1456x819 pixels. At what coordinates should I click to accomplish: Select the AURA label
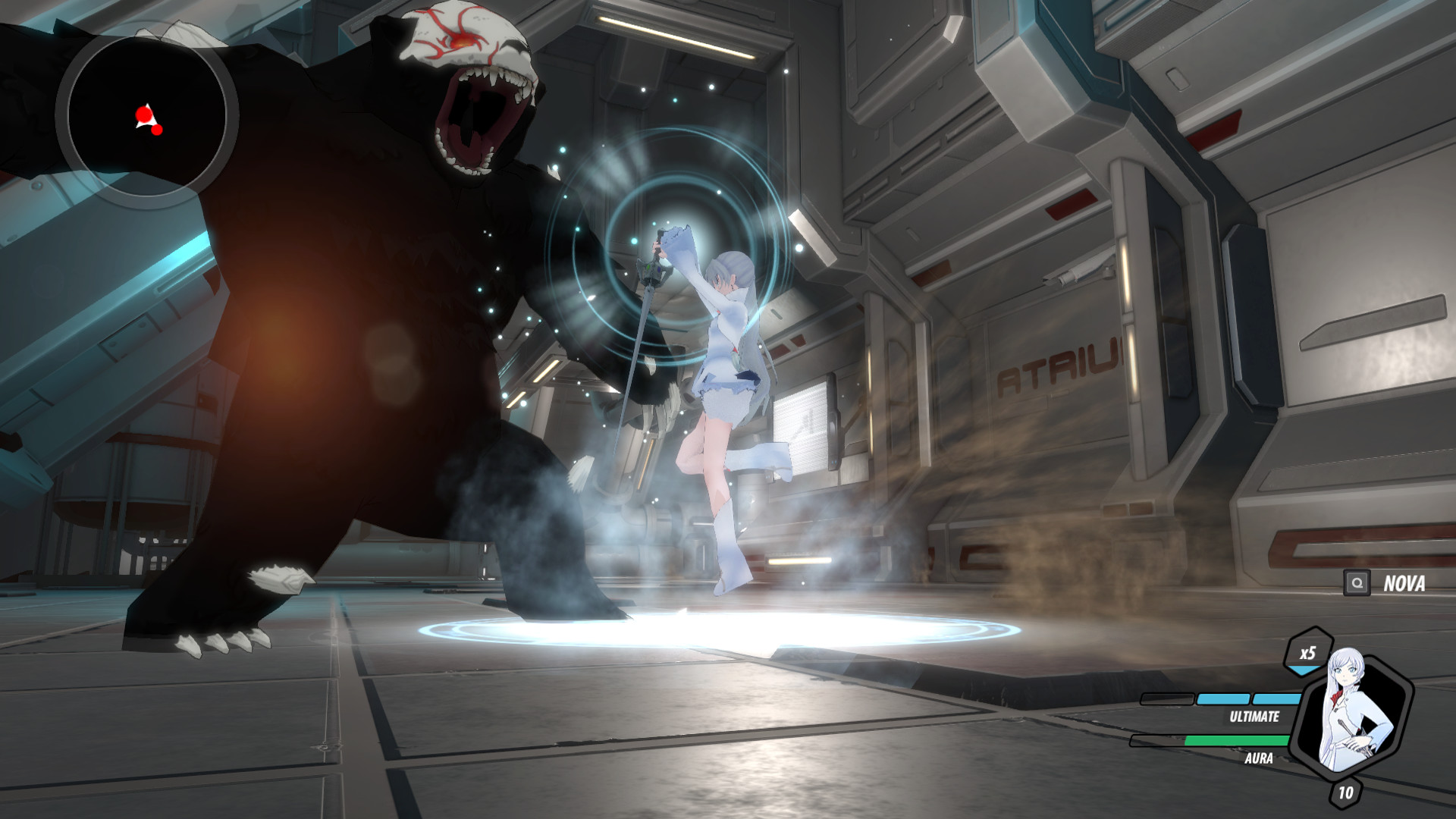[1259, 759]
